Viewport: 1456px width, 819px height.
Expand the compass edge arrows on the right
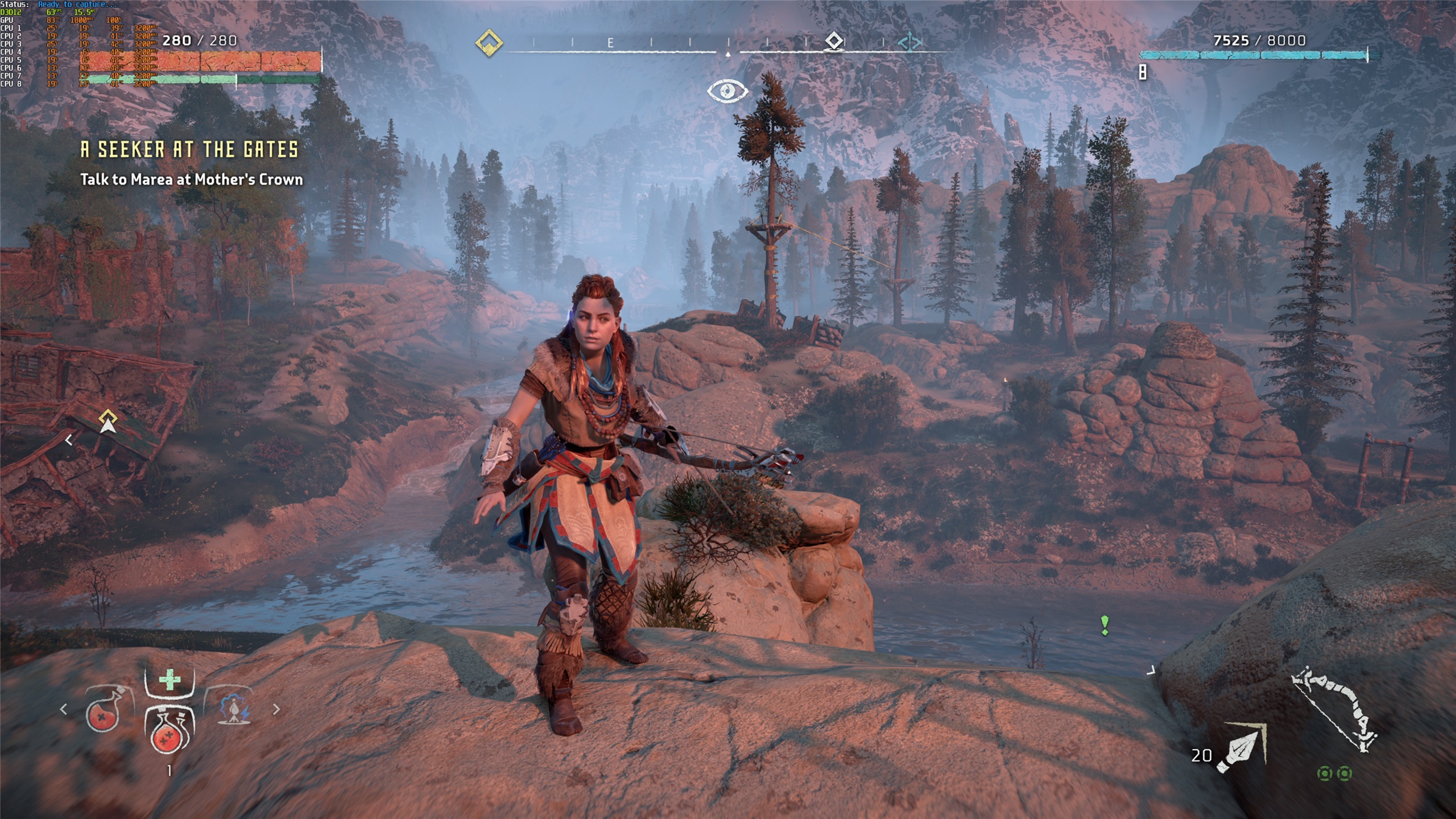(x=911, y=41)
